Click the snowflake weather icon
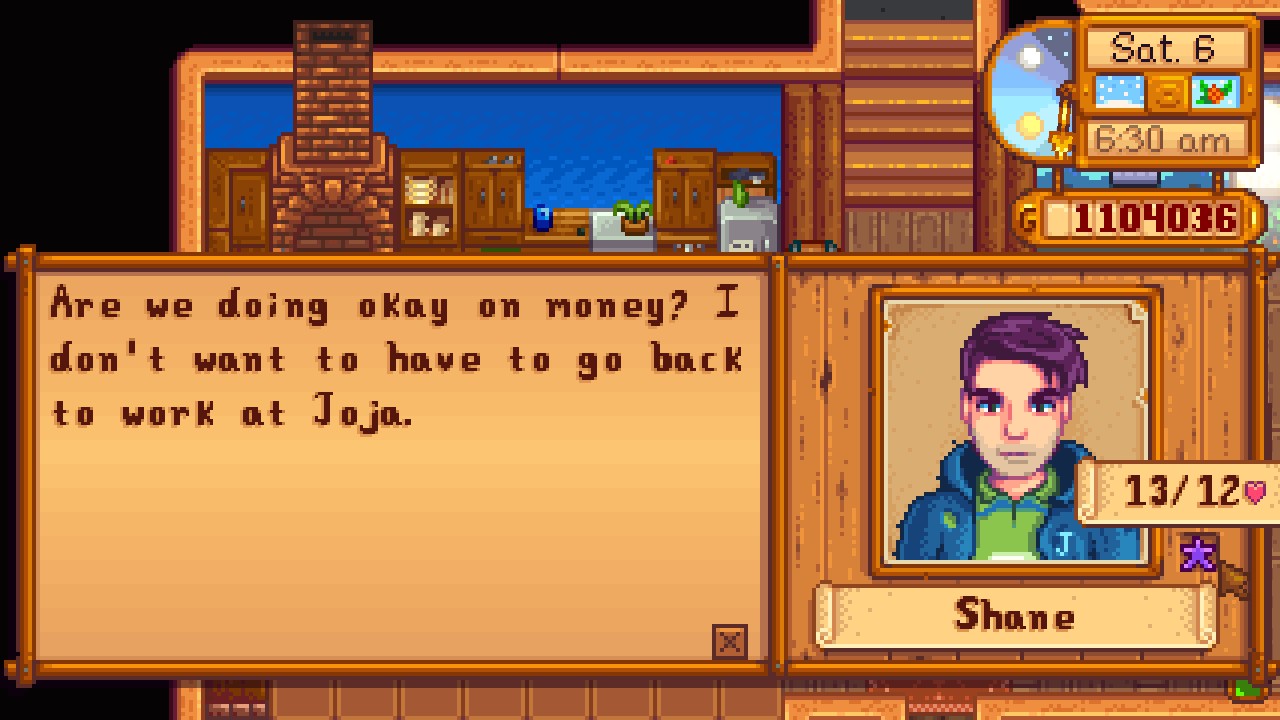The height and width of the screenshot is (720, 1280). [x=1117, y=91]
